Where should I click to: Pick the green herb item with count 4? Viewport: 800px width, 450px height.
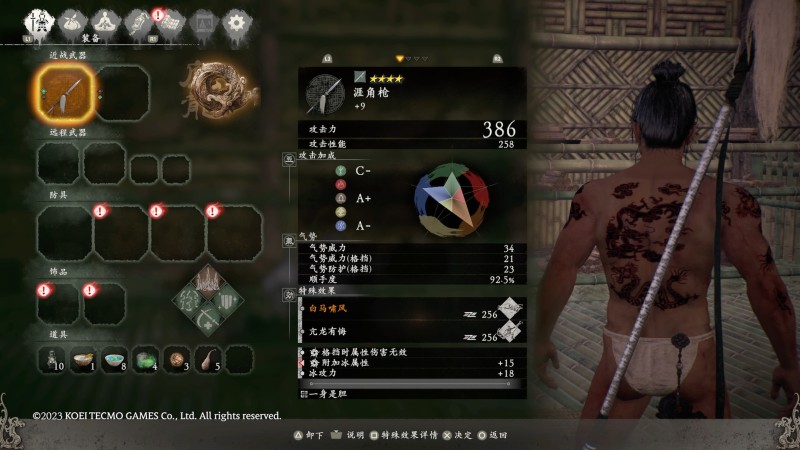(x=146, y=359)
